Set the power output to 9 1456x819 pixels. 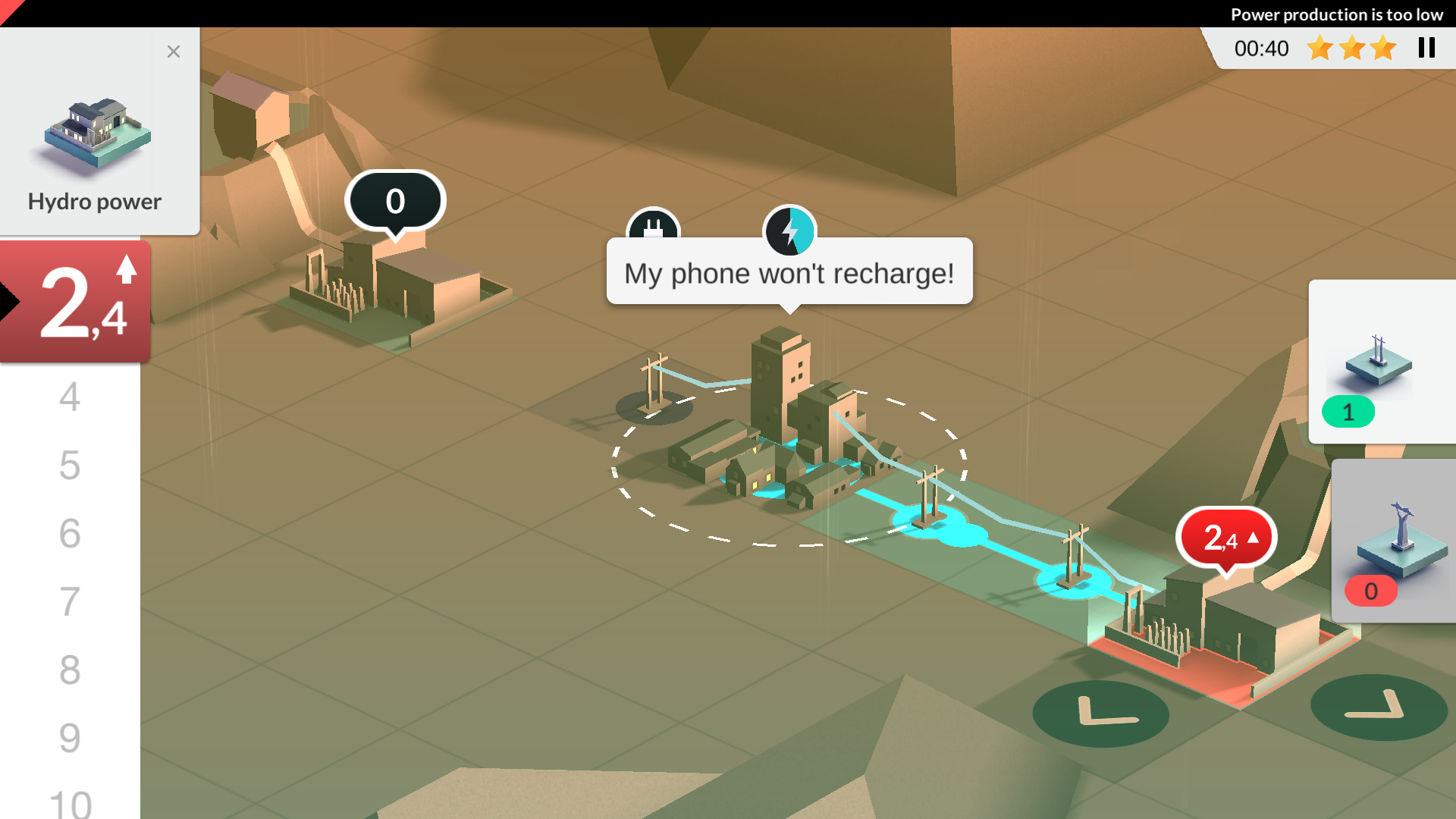70,738
